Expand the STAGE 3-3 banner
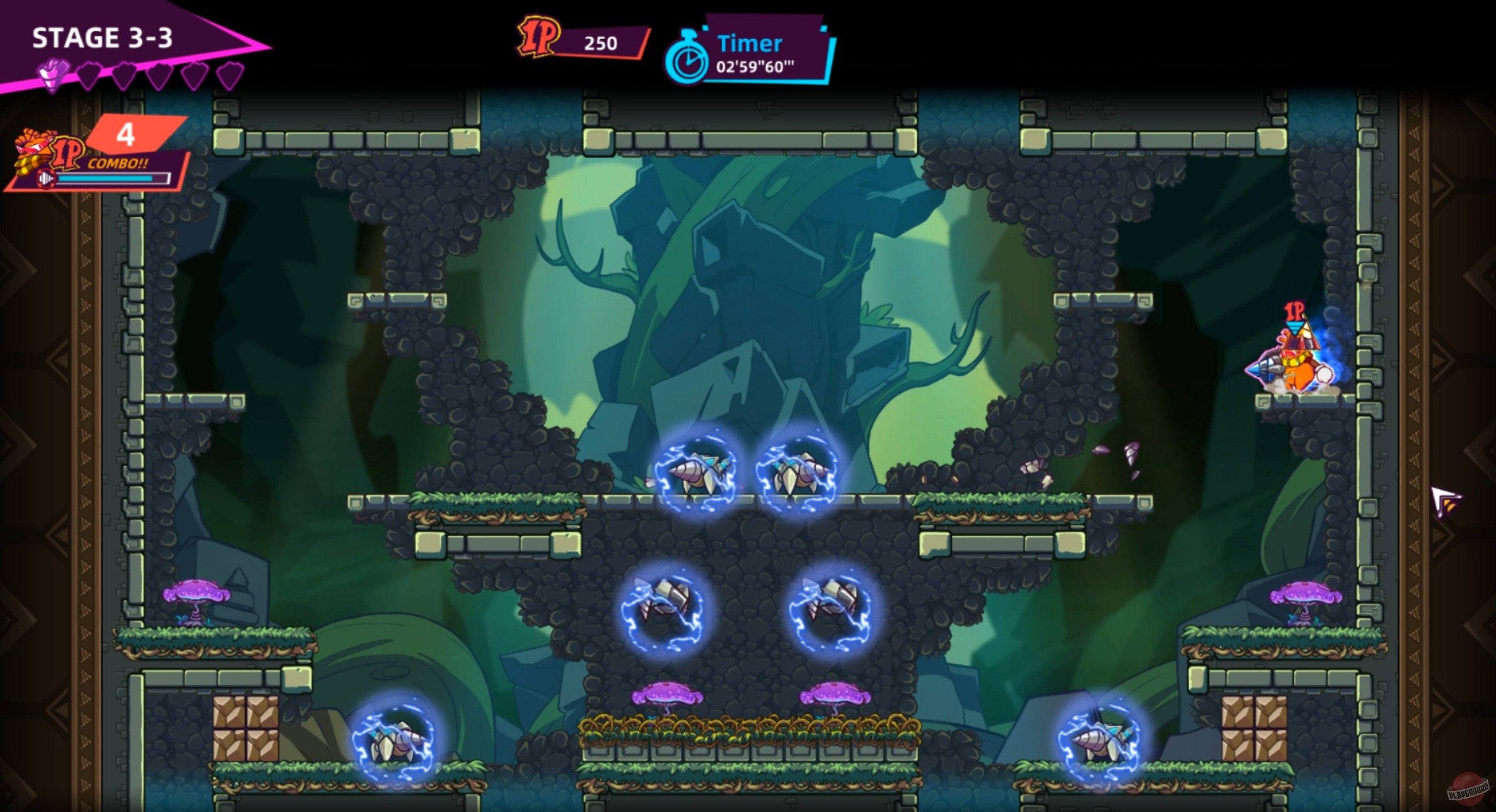Image resolution: width=1496 pixels, height=812 pixels. (x=102, y=38)
